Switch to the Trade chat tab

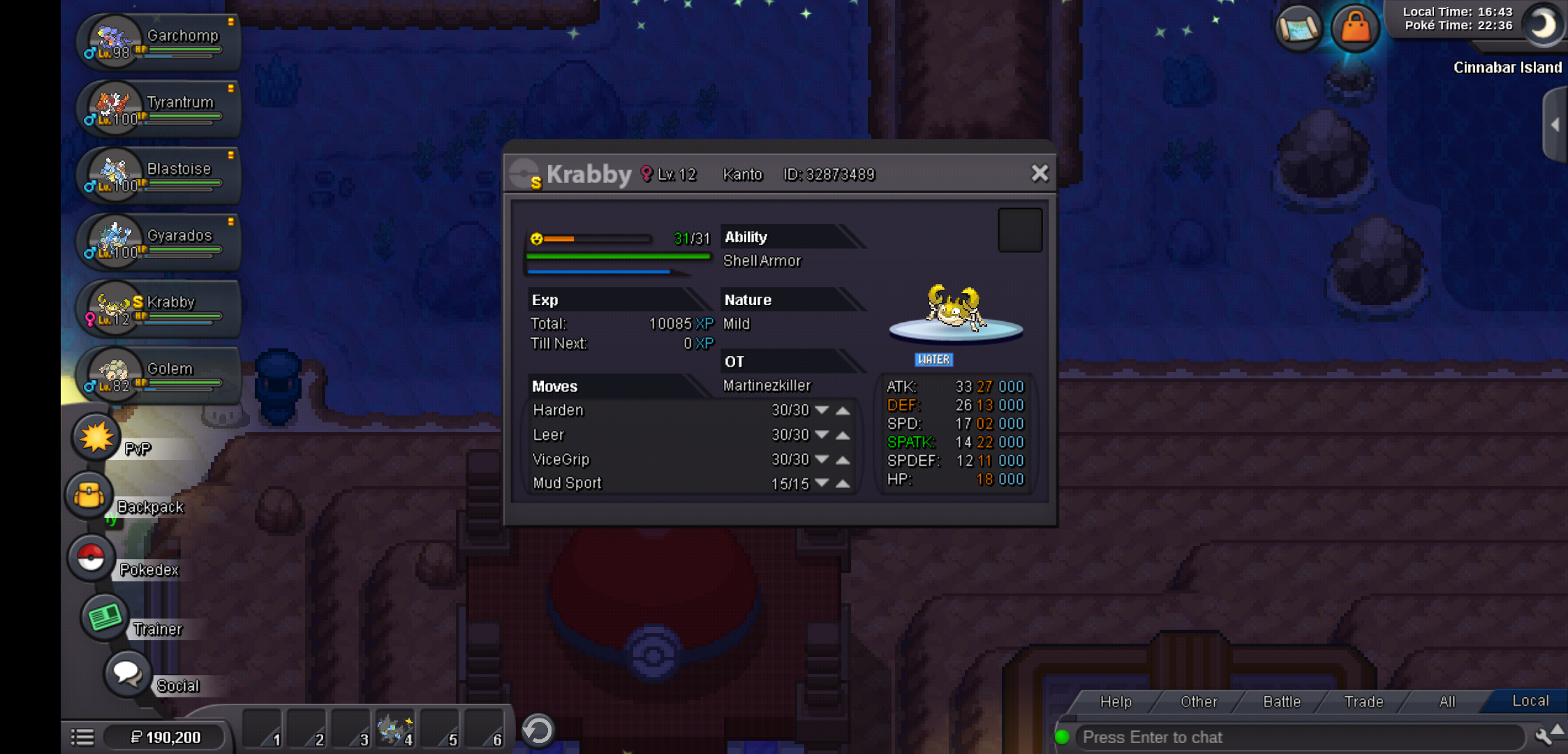(x=1363, y=702)
